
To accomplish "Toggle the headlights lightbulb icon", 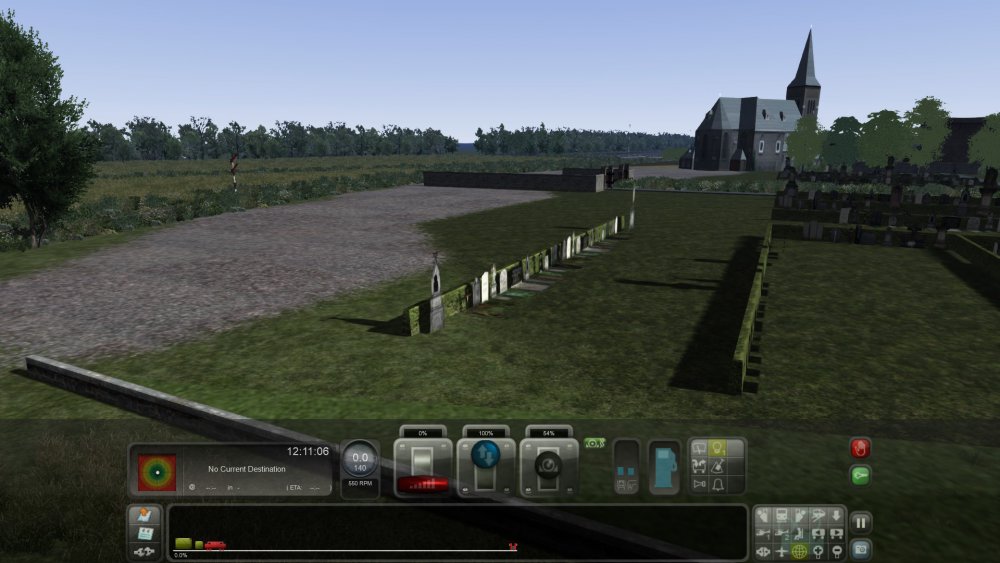I will pos(717,448).
